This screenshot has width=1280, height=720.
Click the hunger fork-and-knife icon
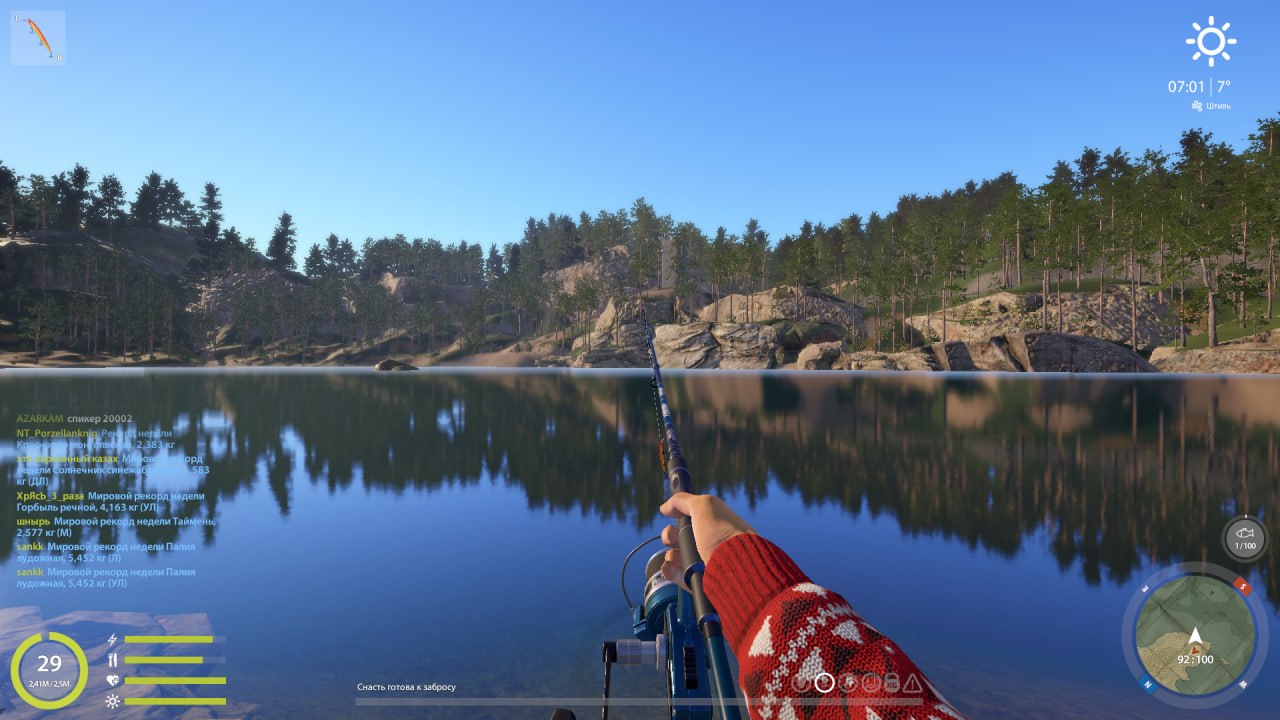point(112,658)
